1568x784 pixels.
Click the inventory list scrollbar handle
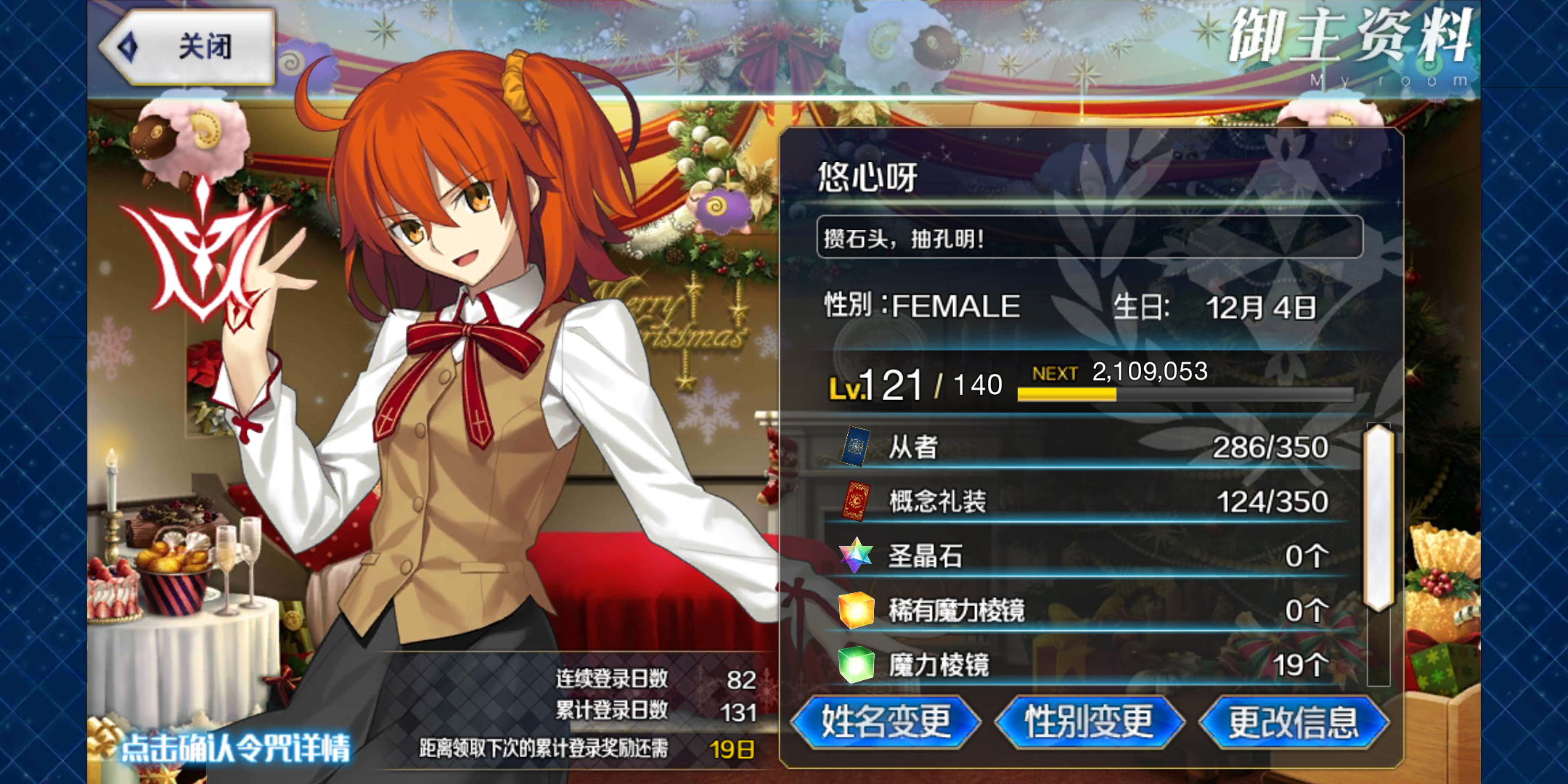pos(1378,517)
